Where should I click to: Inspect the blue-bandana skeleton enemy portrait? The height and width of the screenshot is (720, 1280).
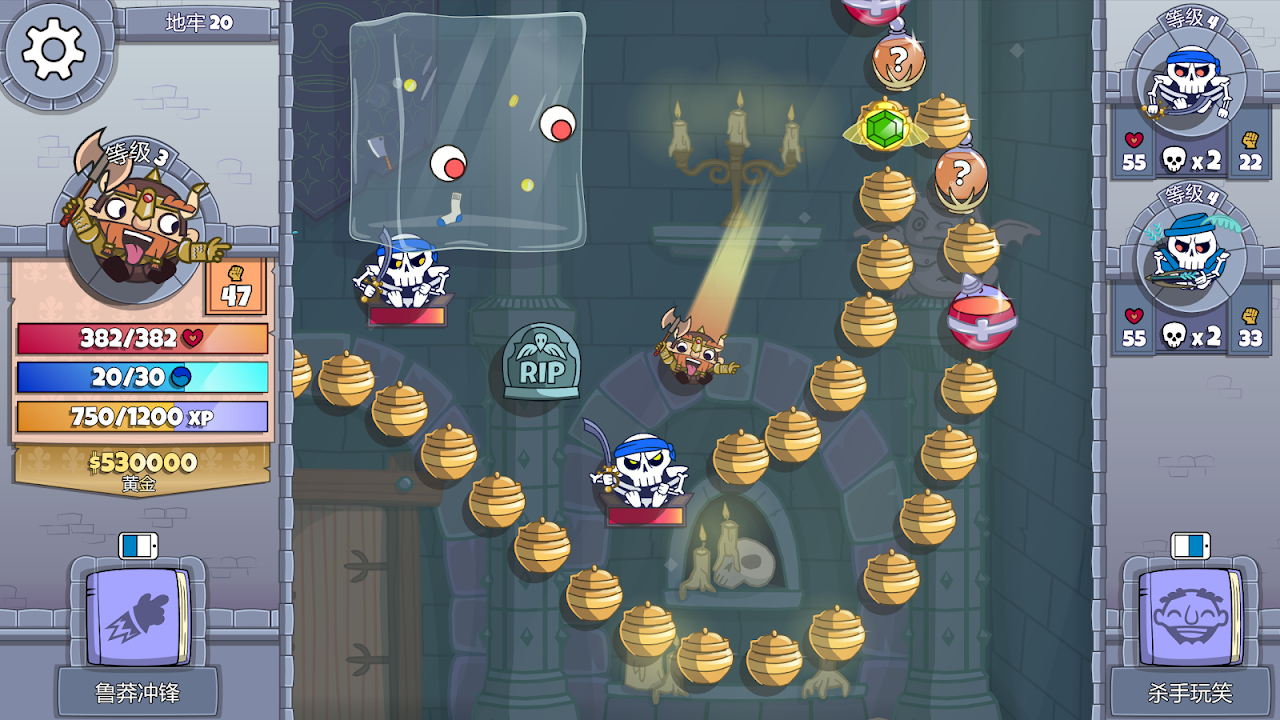click(1190, 79)
